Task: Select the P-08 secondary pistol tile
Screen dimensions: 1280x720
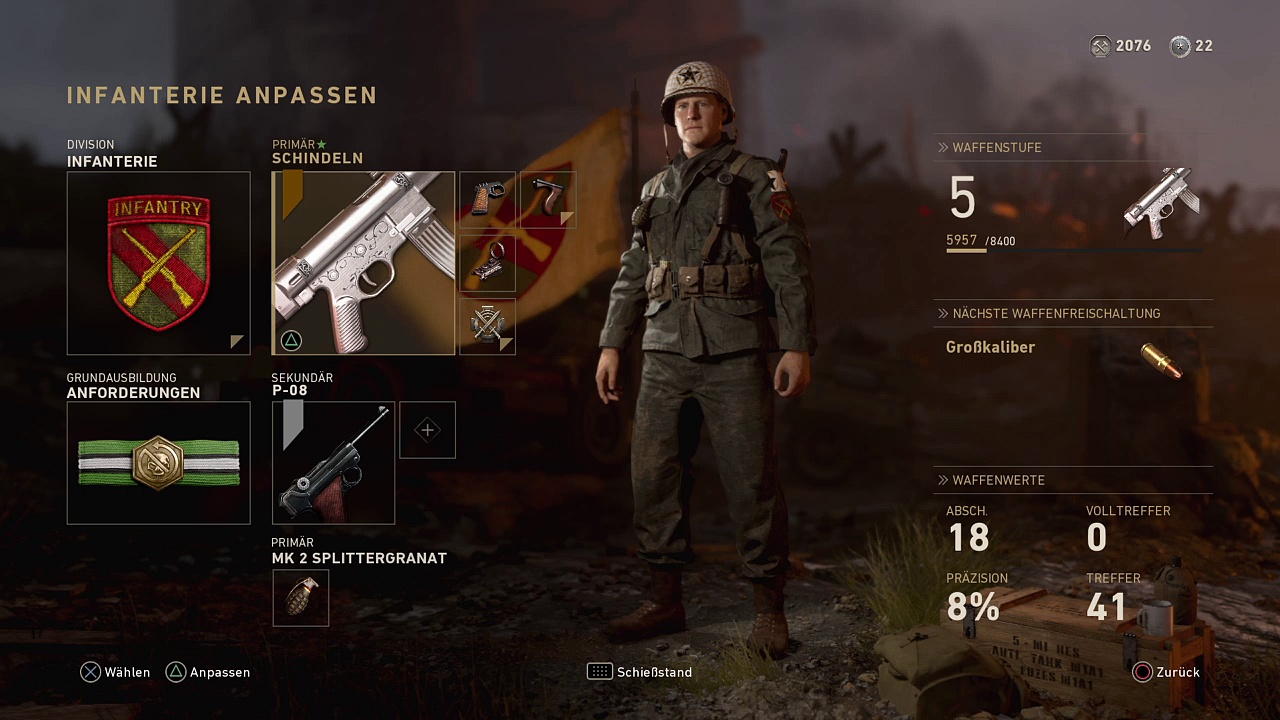Action: coord(333,463)
